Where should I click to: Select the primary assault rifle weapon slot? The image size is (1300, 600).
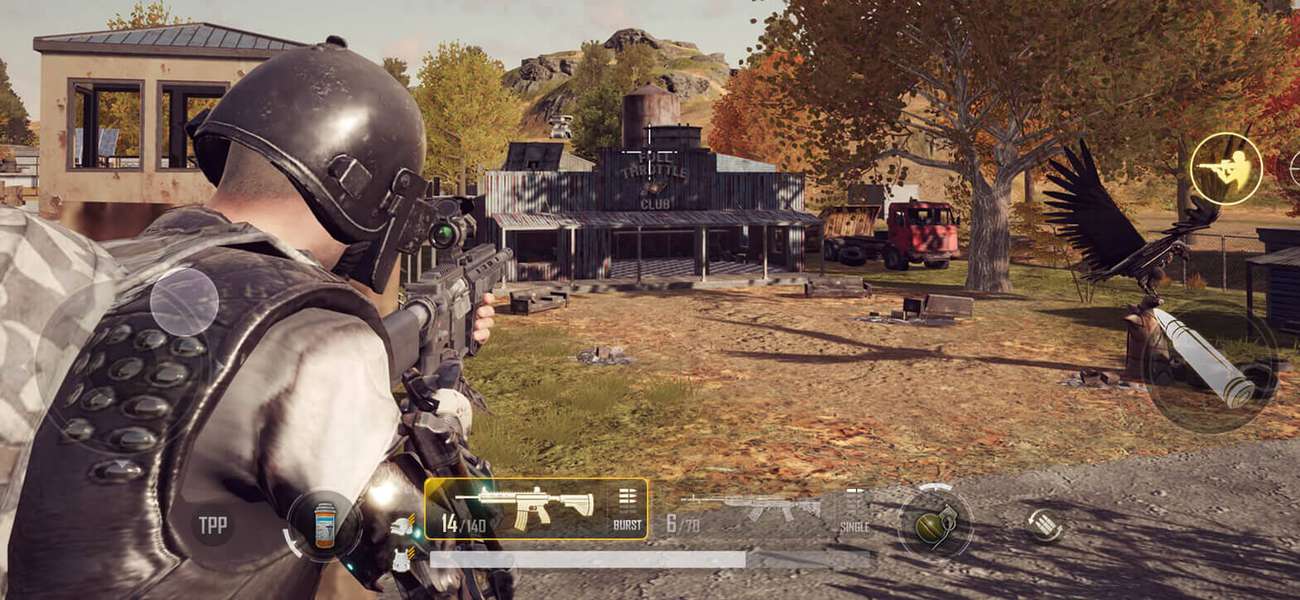click(x=520, y=507)
